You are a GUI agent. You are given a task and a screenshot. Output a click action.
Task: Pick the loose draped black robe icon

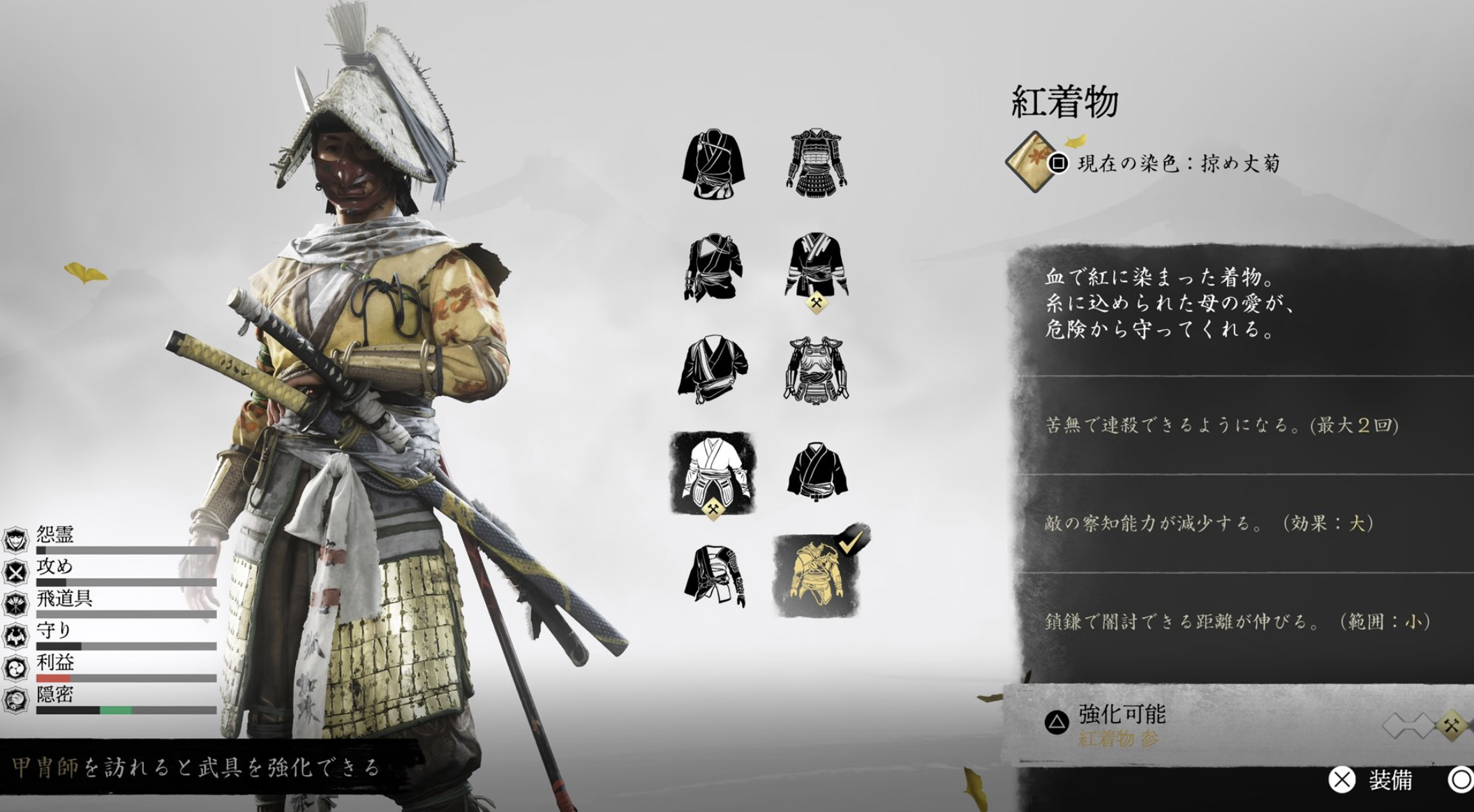(713, 370)
